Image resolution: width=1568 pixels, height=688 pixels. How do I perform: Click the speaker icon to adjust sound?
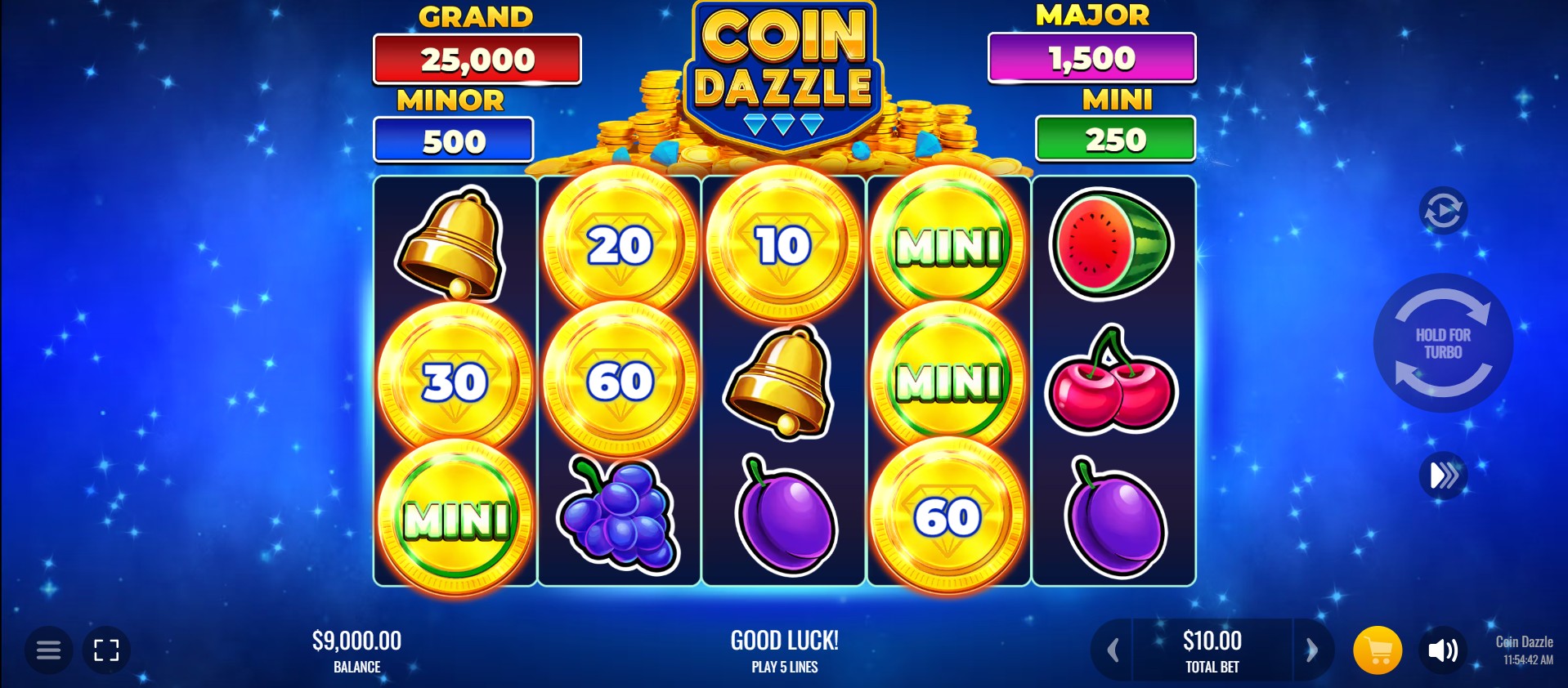coord(1445,650)
